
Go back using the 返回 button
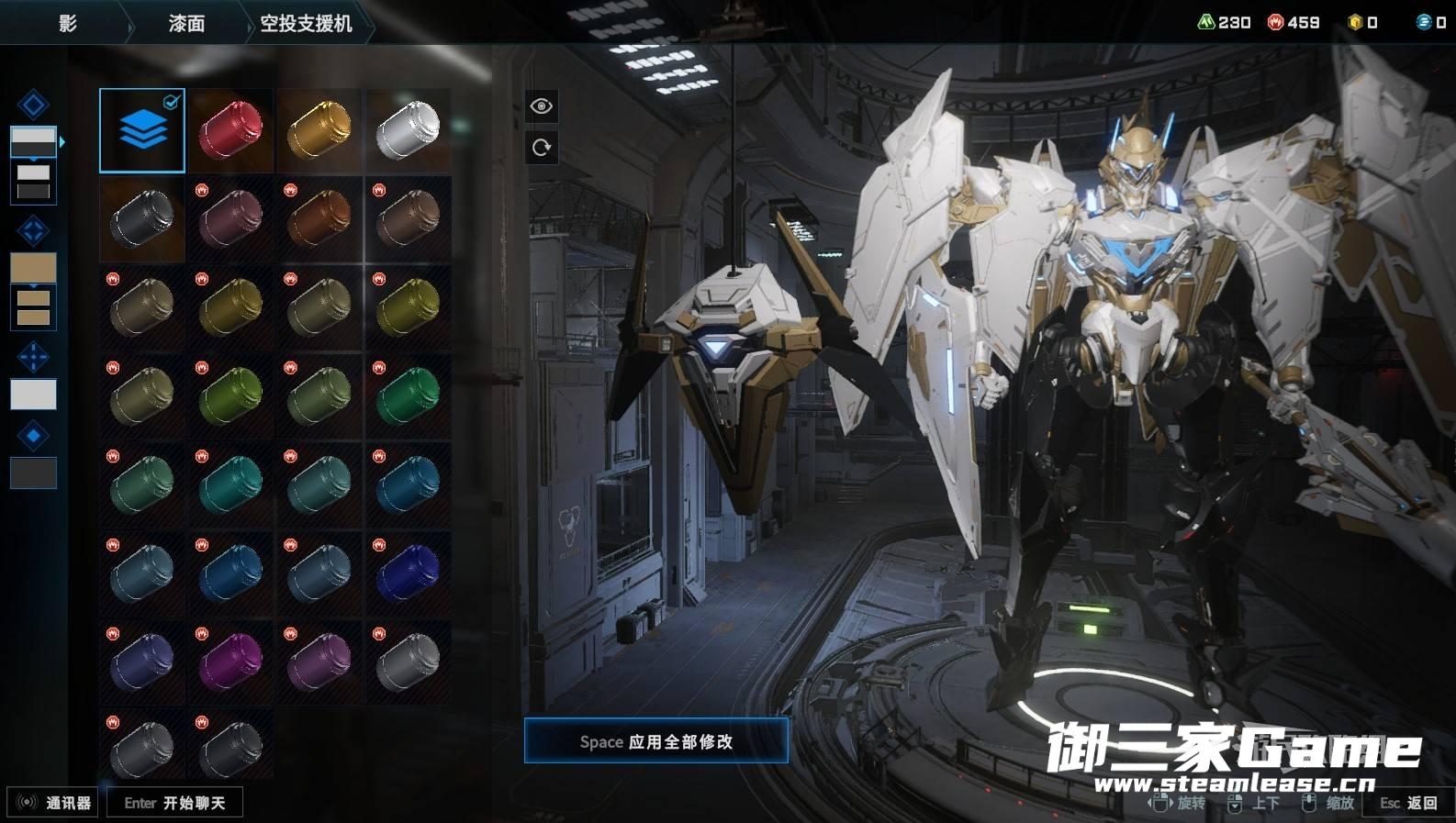pos(1408,803)
